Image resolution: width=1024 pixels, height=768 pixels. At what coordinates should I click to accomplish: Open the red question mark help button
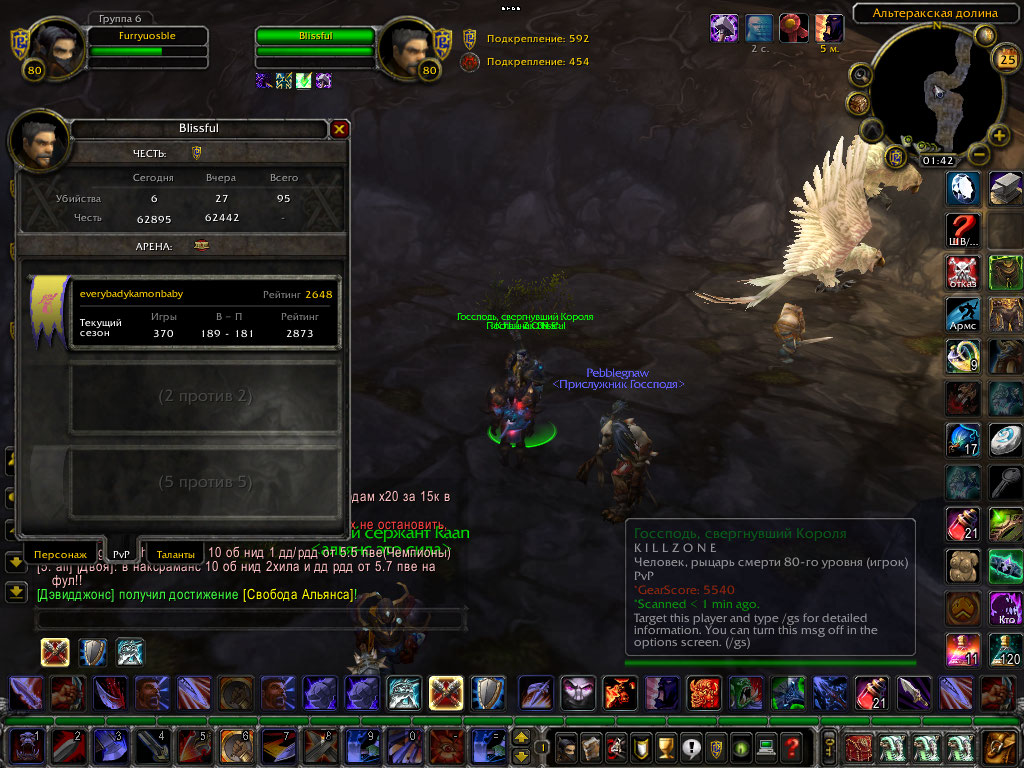pyautogui.click(x=791, y=746)
